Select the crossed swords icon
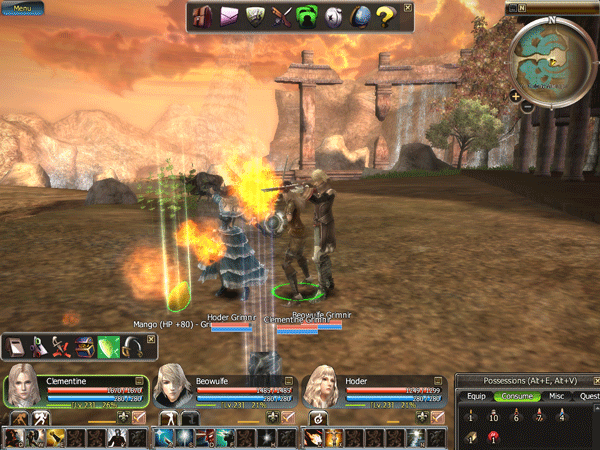Image resolution: width=600 pixels, height=450 pixels. pos(280,17)
